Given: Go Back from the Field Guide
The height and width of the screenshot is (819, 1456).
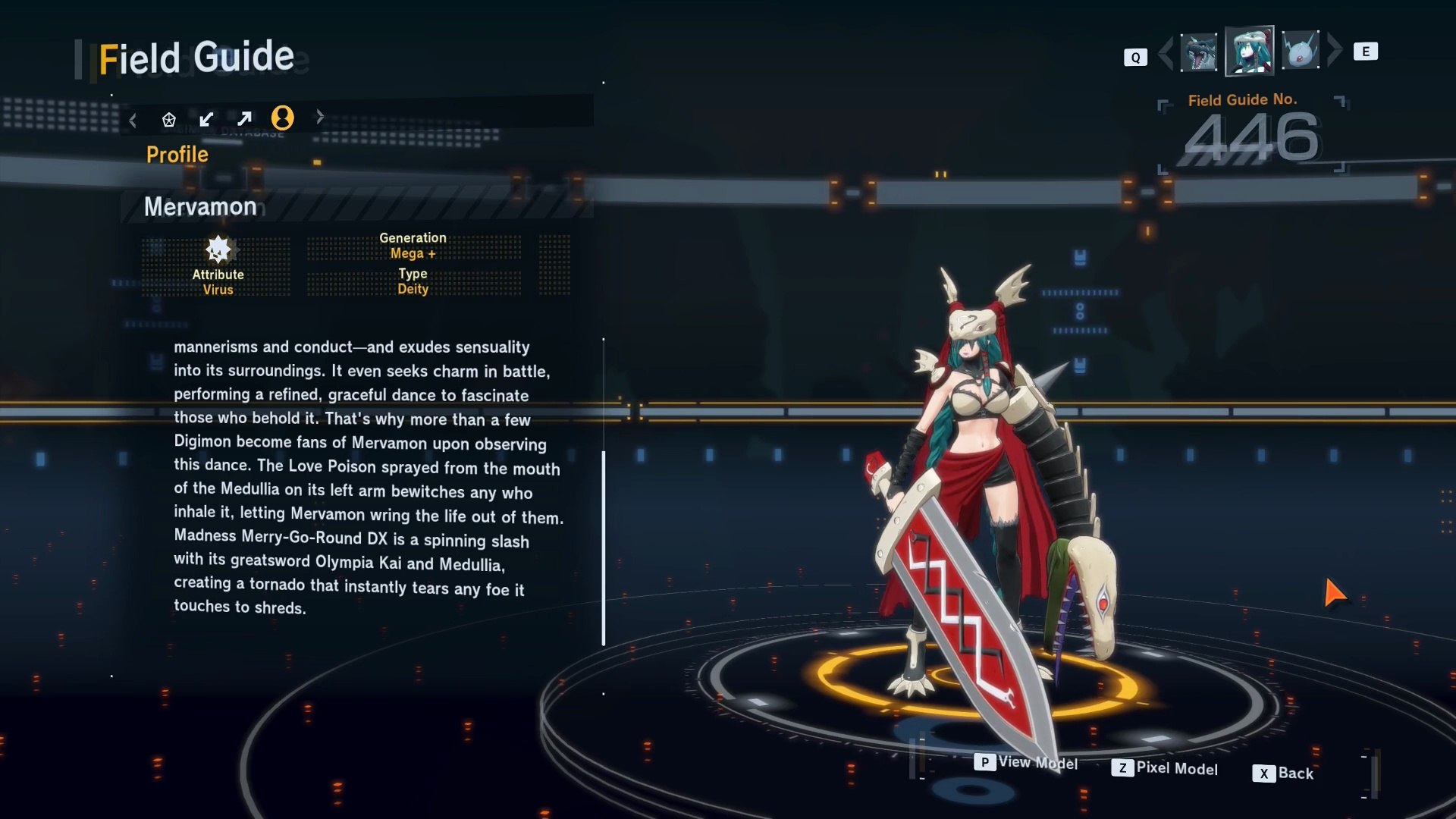Looking at the screenshot, I should [1283, 773].
